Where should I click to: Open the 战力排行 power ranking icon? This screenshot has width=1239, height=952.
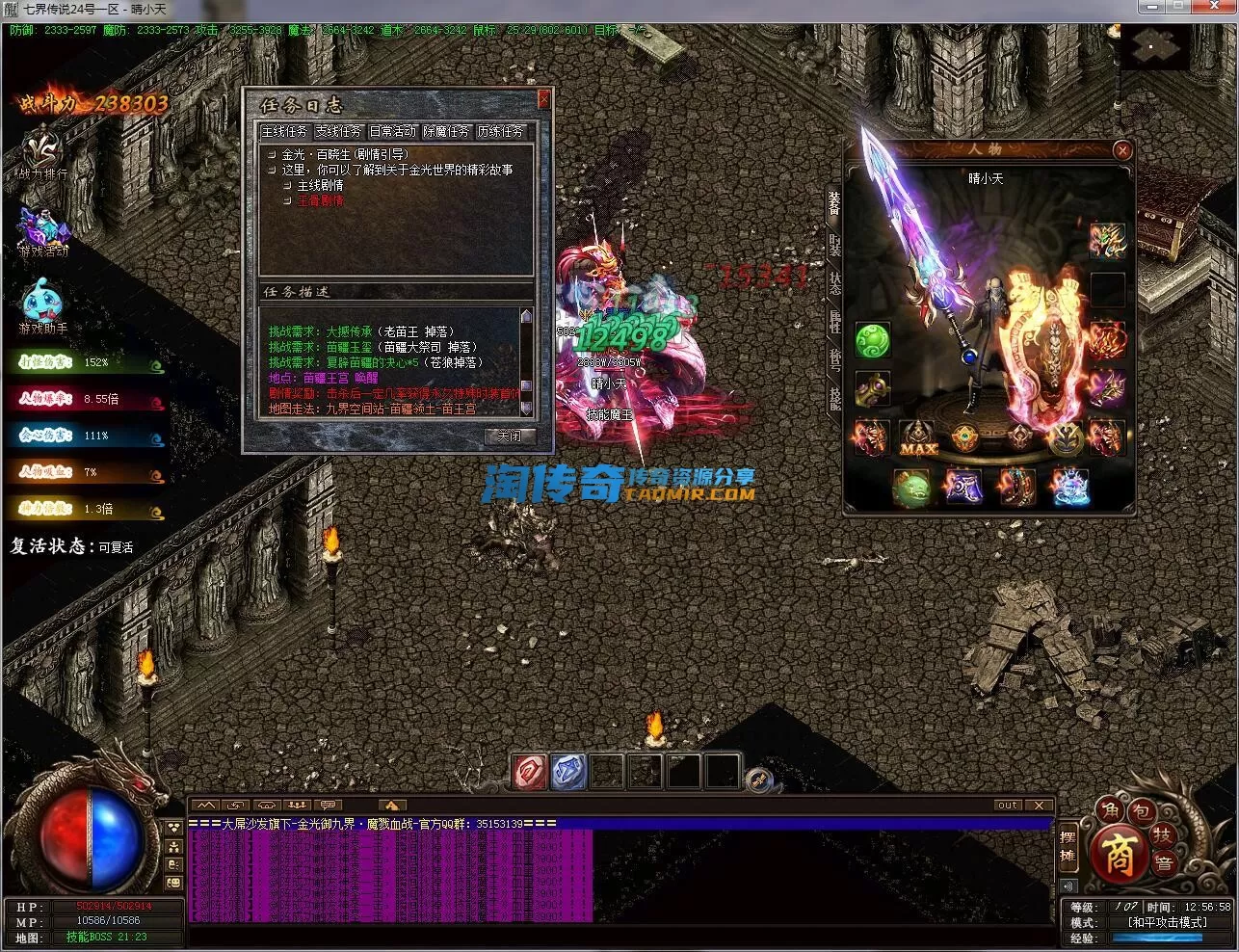42,154
